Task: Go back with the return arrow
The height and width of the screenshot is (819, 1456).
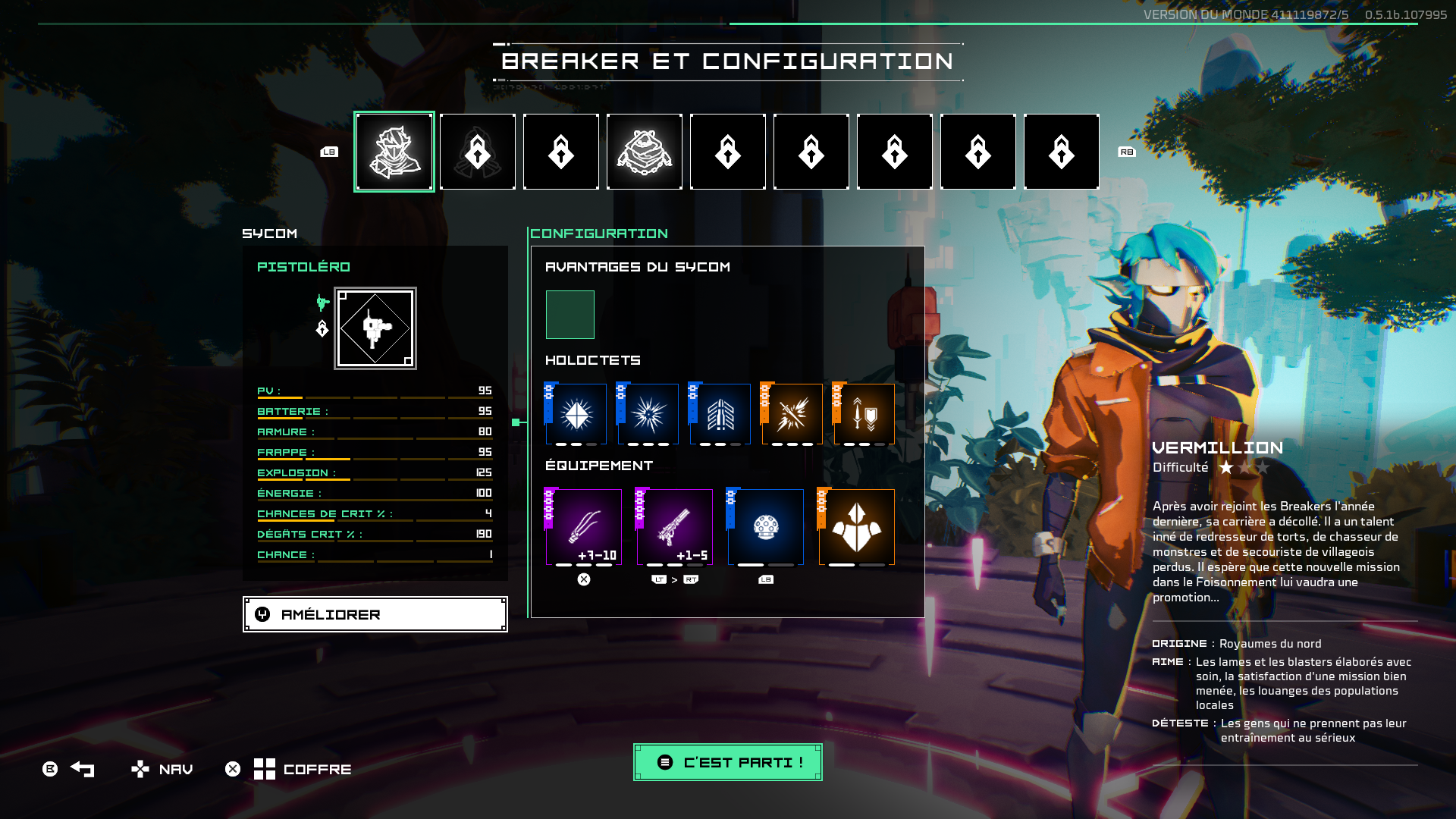Action: (82, 769)
